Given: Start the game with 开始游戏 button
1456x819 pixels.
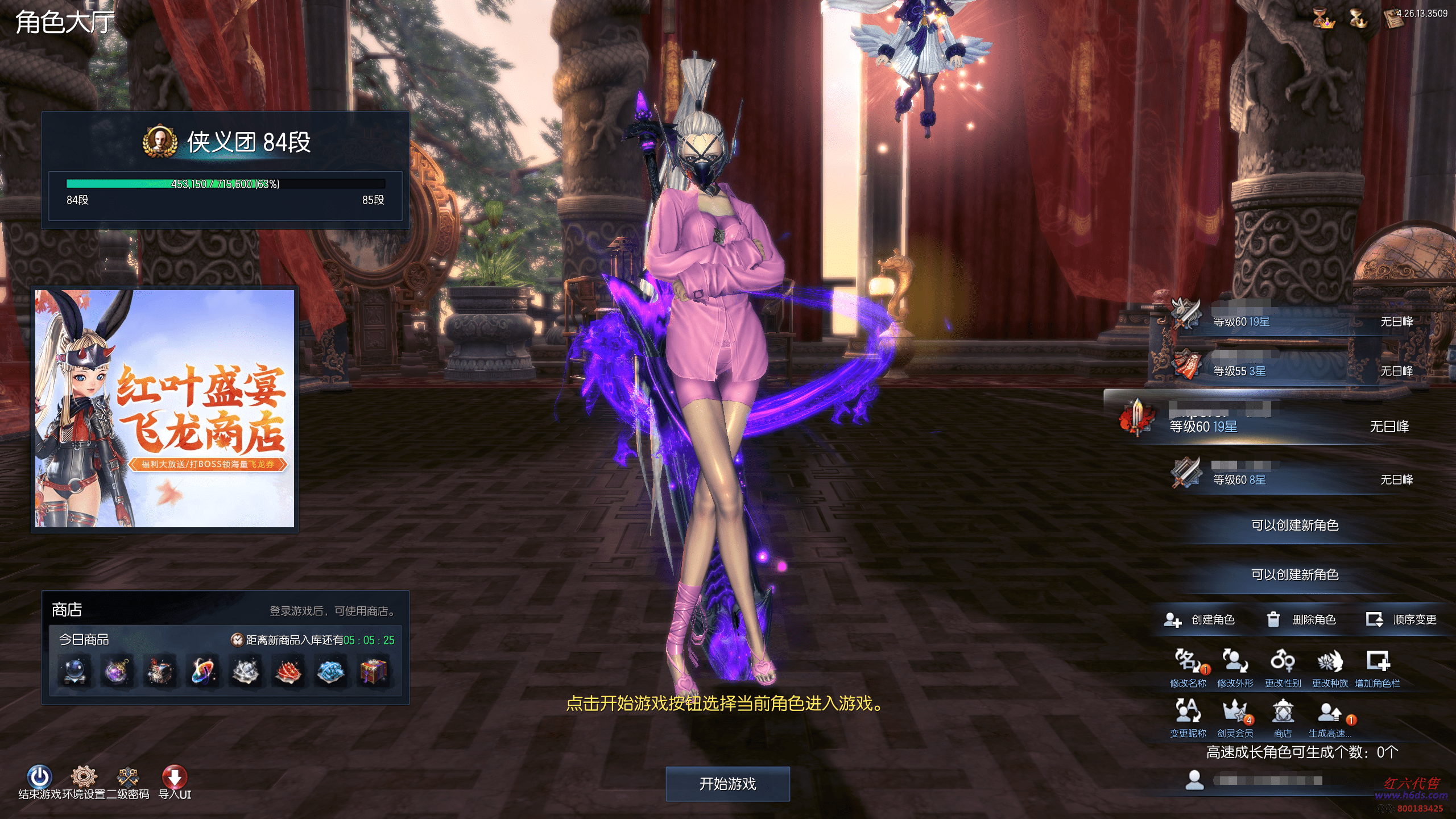Looking at the screenshot, I should pyautogui.click(x=727, y=784).
